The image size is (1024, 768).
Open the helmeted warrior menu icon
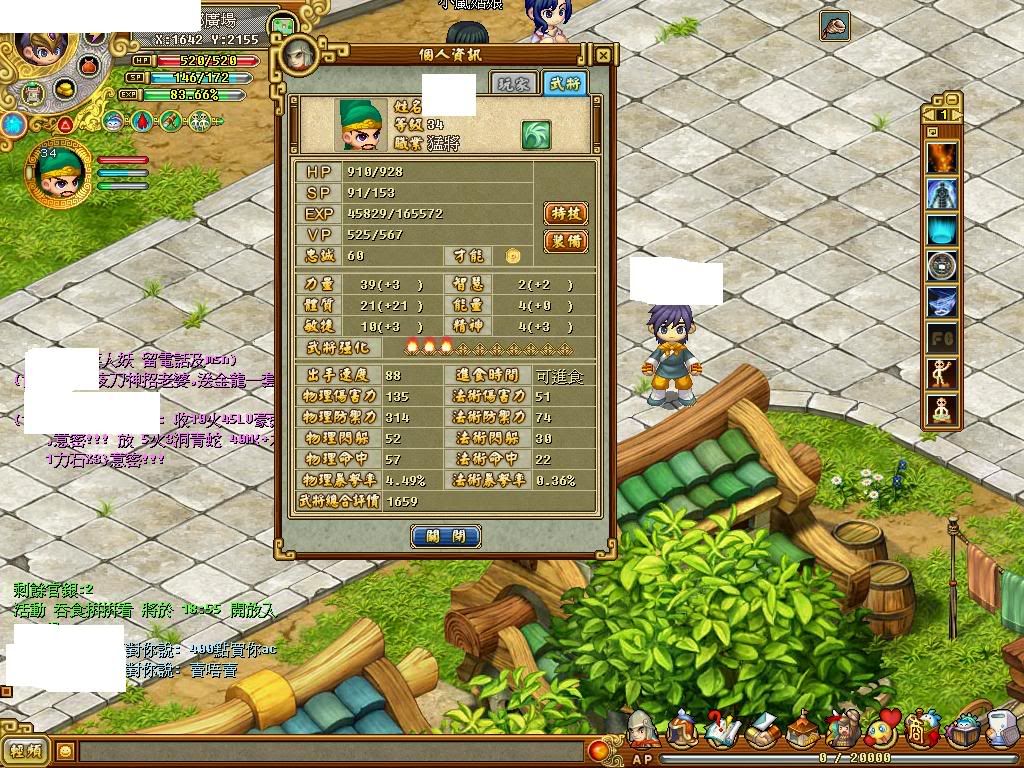point(642,731)
